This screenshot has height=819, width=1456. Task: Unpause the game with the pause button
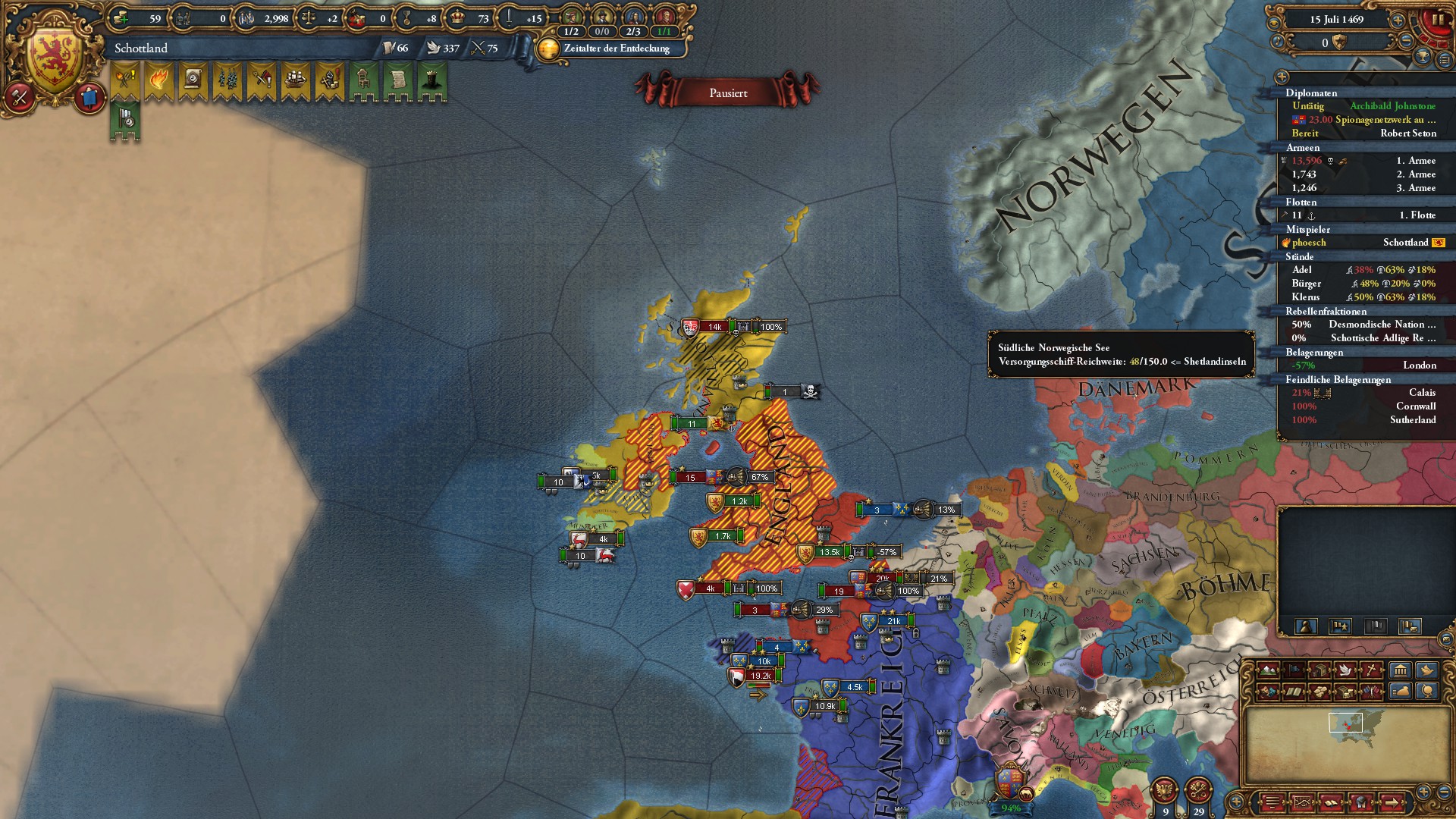click(1438, 20)
